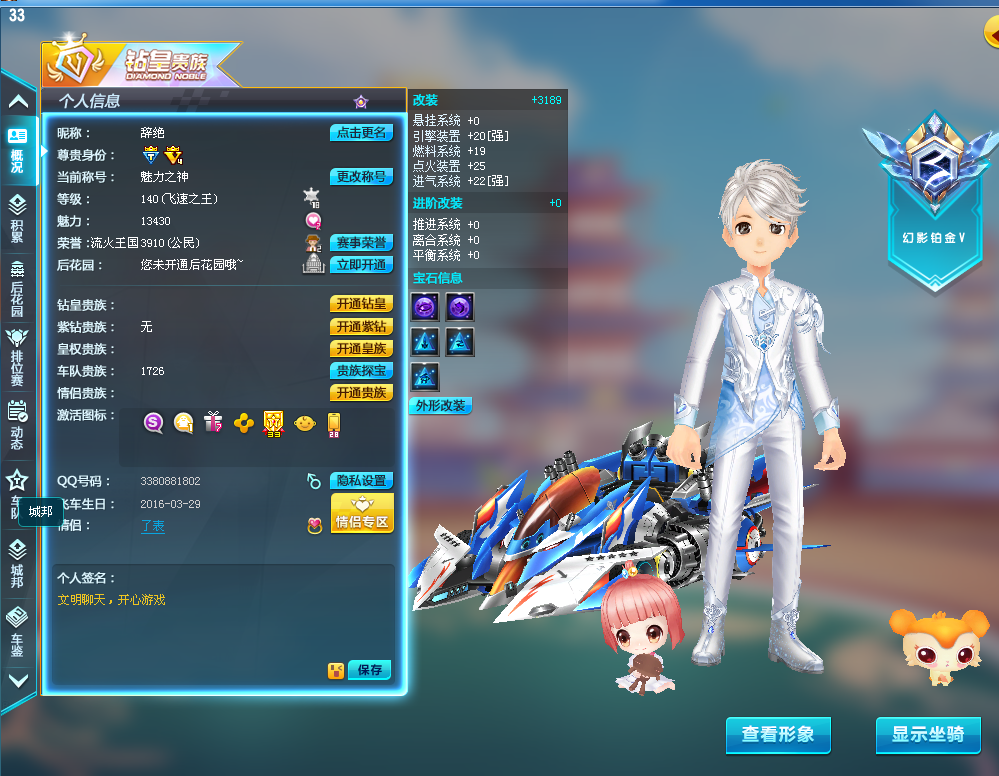Open 贵族探宝 treasure hunt

point(361,371)
